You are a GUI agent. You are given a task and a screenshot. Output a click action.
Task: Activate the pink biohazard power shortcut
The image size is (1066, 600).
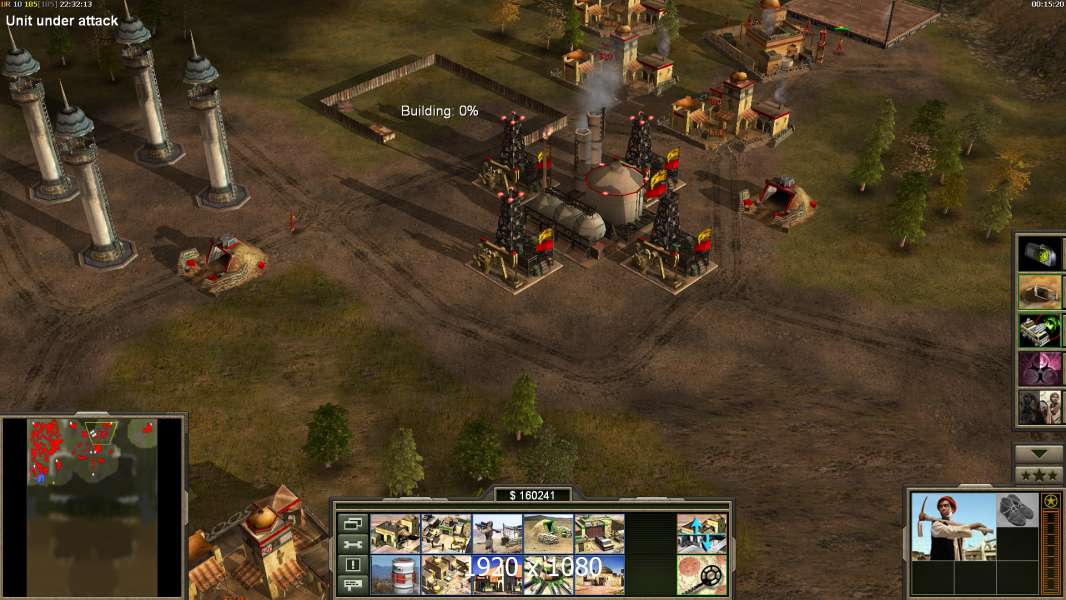pos(1040,368)
